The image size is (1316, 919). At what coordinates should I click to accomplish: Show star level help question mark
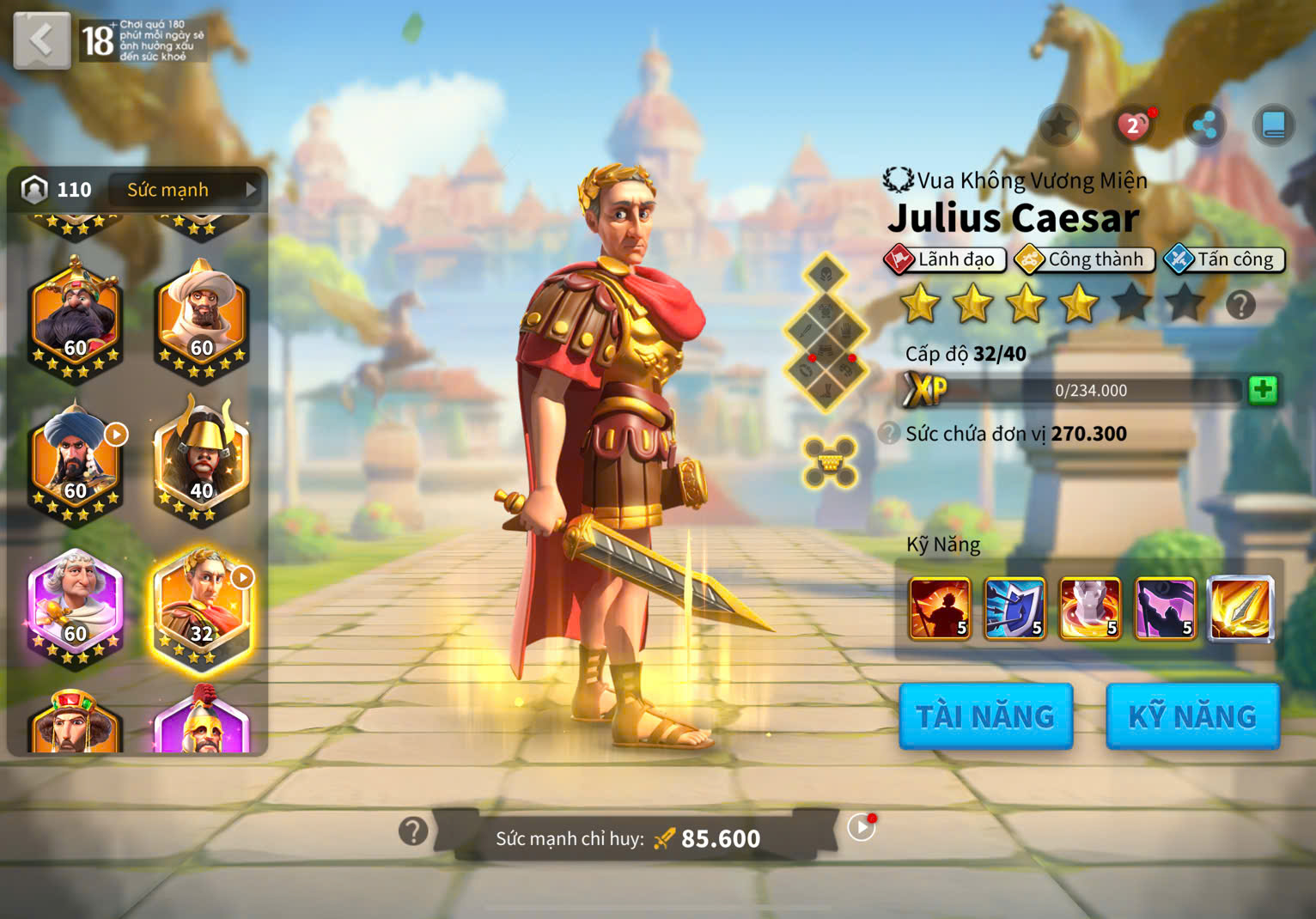[x=1240, y=305]
